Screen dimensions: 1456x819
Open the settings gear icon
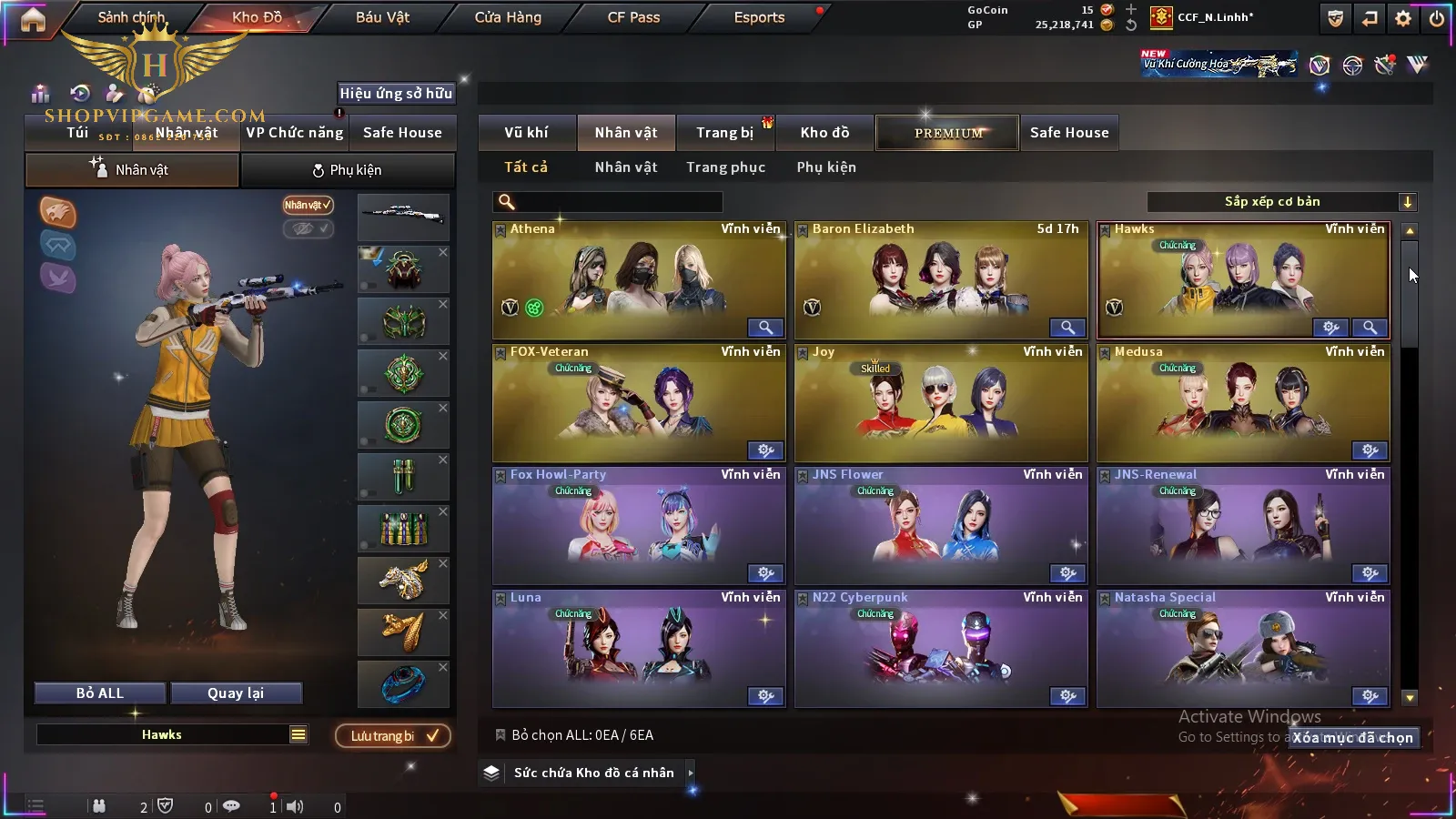(x=1403, y=18)
